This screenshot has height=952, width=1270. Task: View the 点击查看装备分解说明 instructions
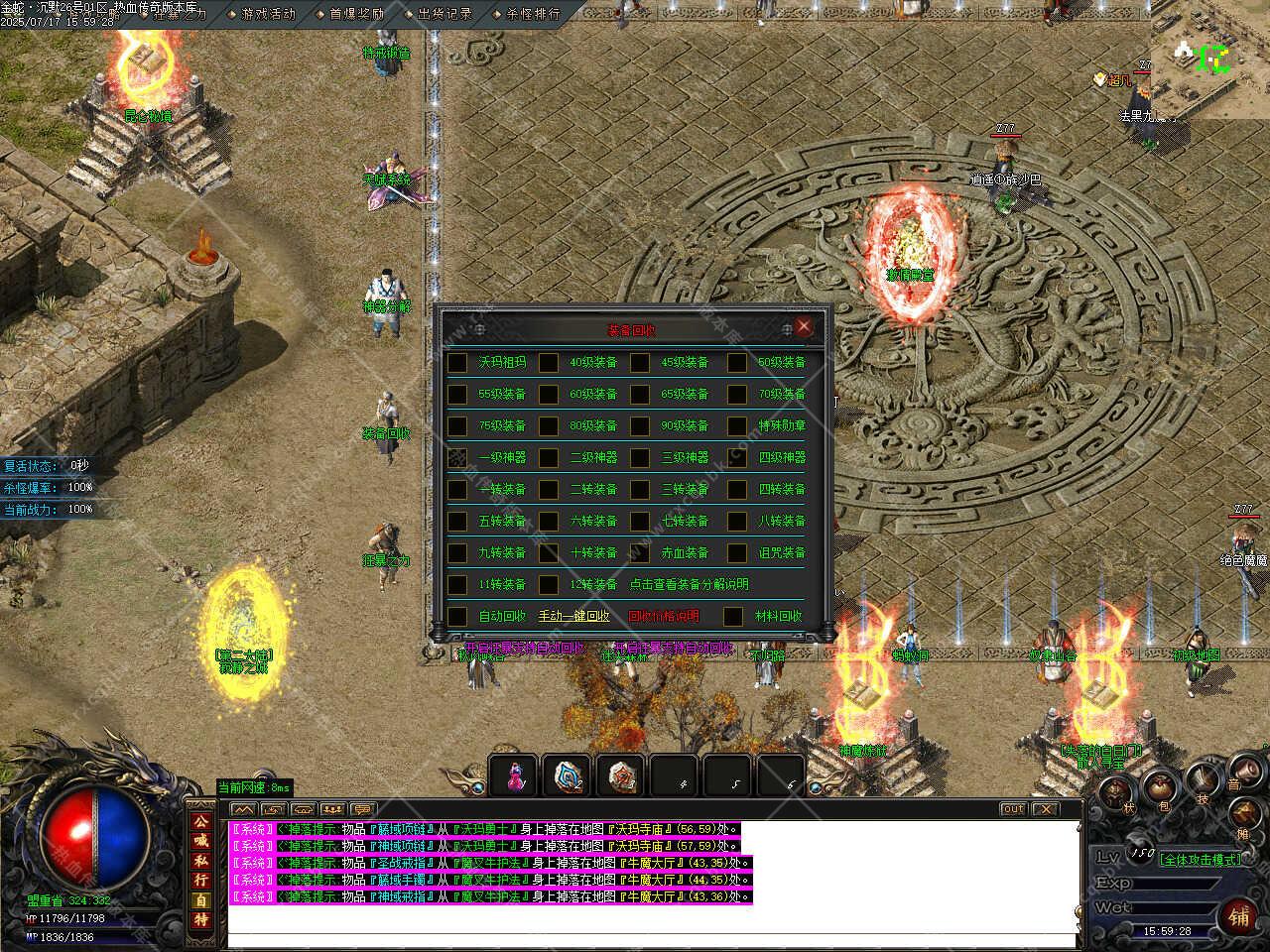[690, 585]
